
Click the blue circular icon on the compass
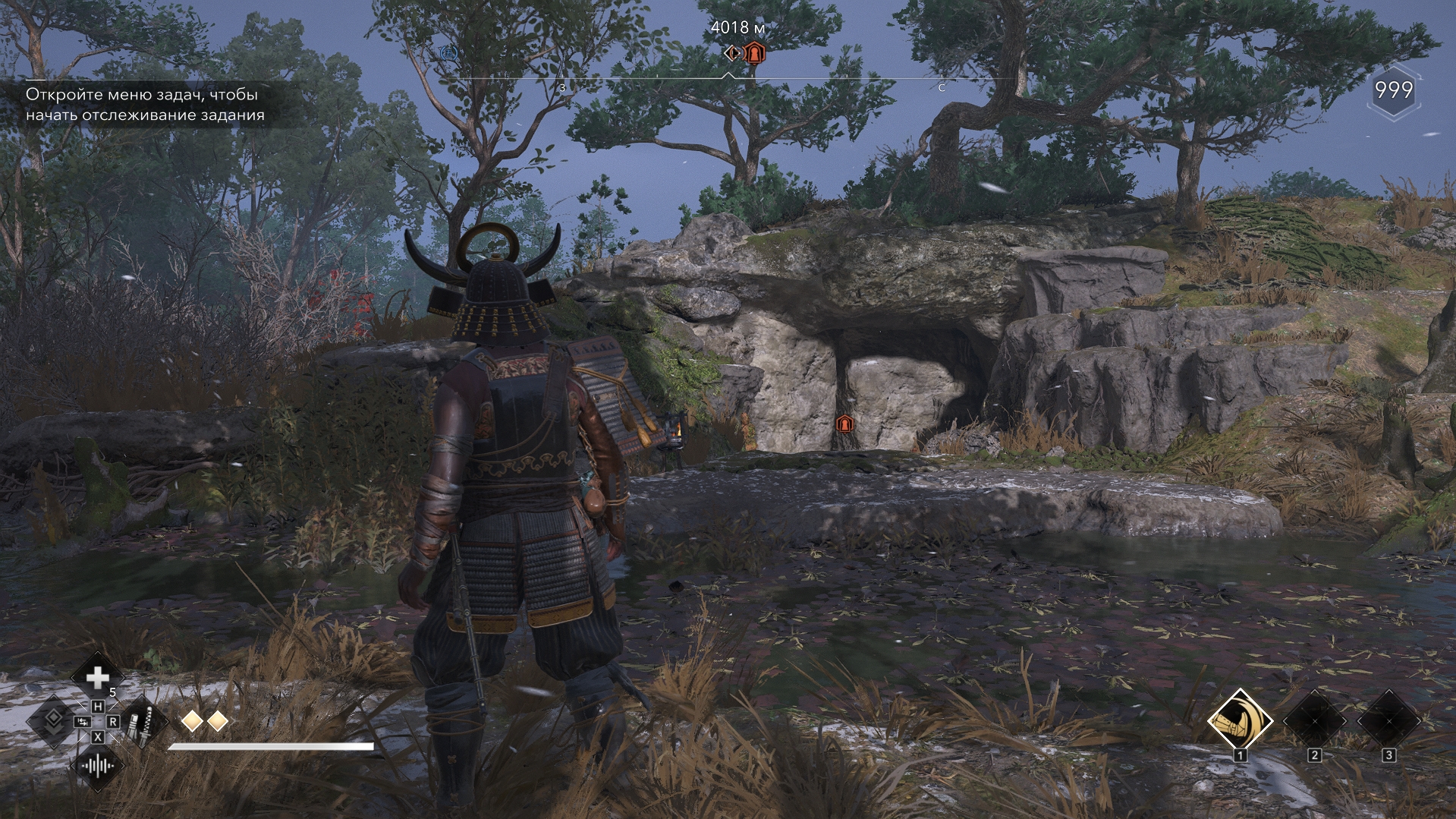coord(448,52)
